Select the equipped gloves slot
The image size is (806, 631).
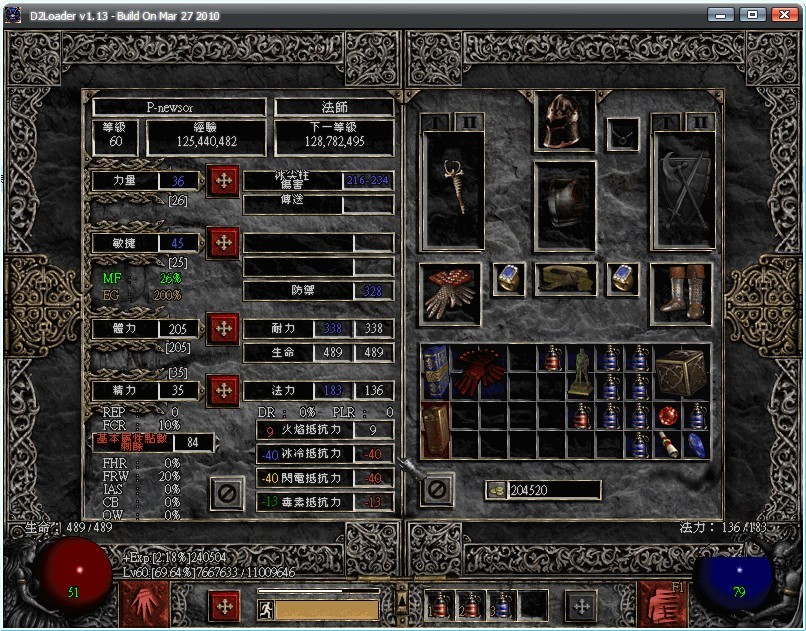450,293
